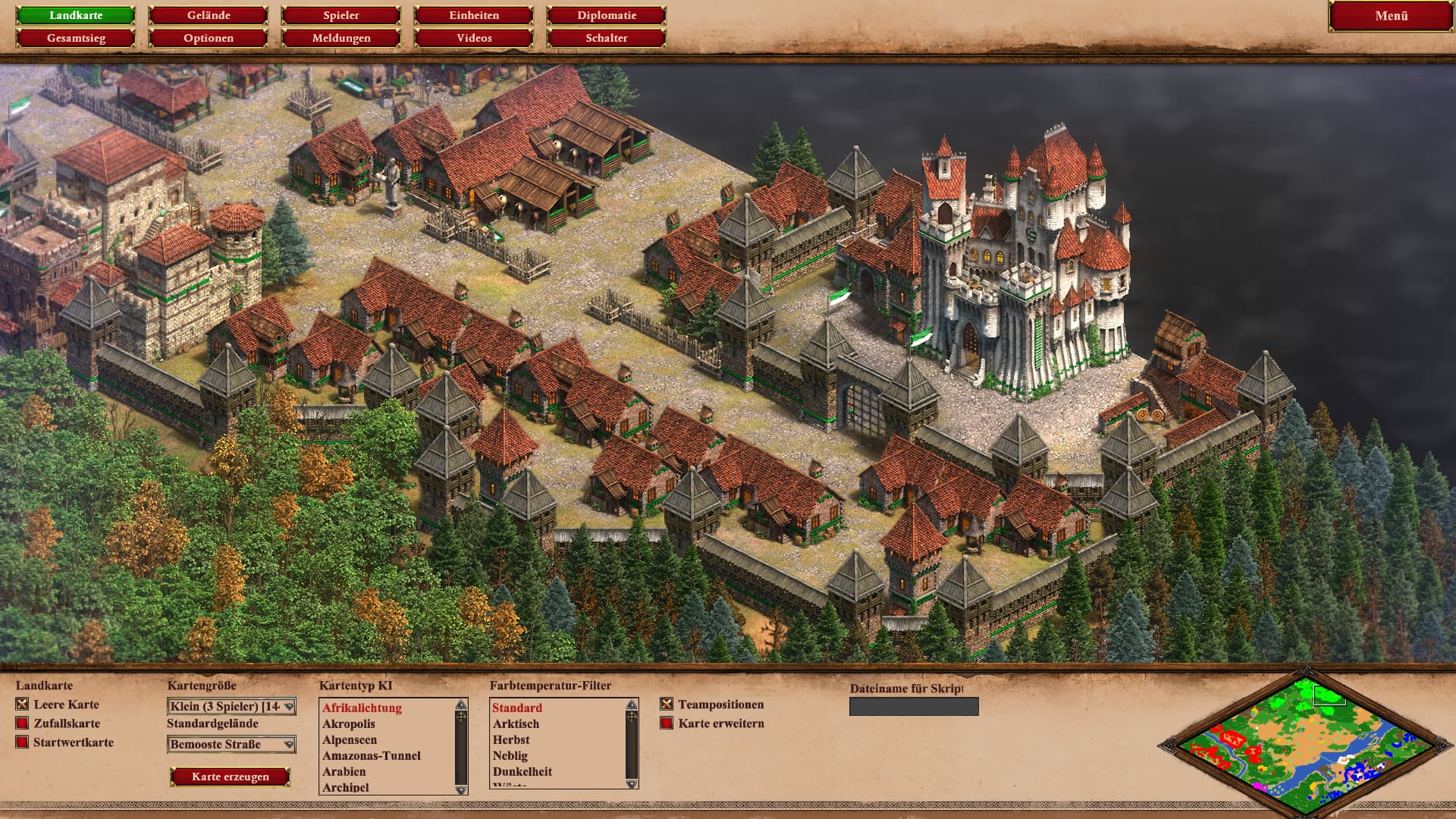Go to the Optionen tab
The width and height of the screenshot is (1456, 819).
pyautogui.click(x=209, y=38)
